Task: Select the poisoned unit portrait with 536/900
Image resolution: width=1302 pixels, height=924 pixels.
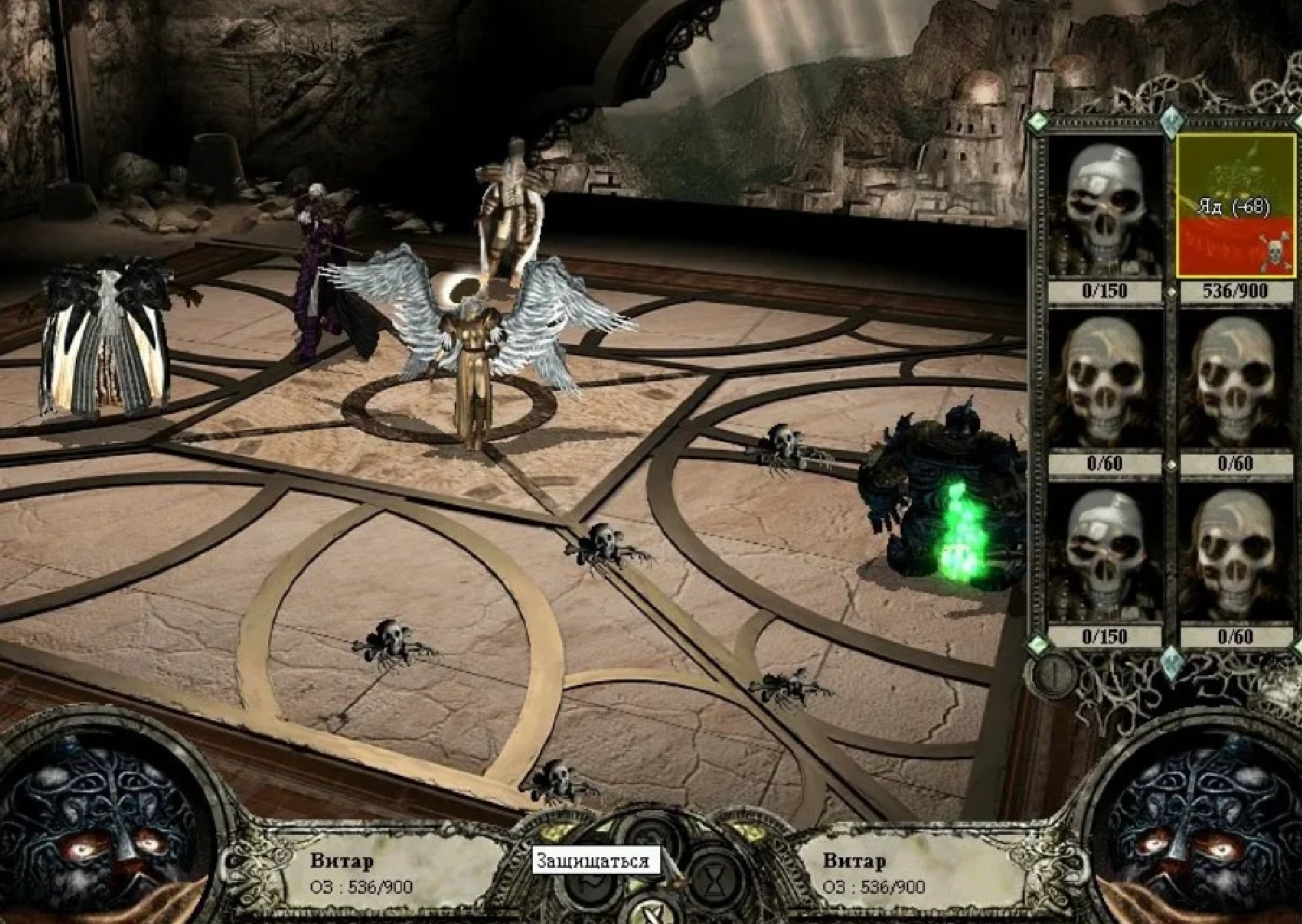Action: [1236, 205]
